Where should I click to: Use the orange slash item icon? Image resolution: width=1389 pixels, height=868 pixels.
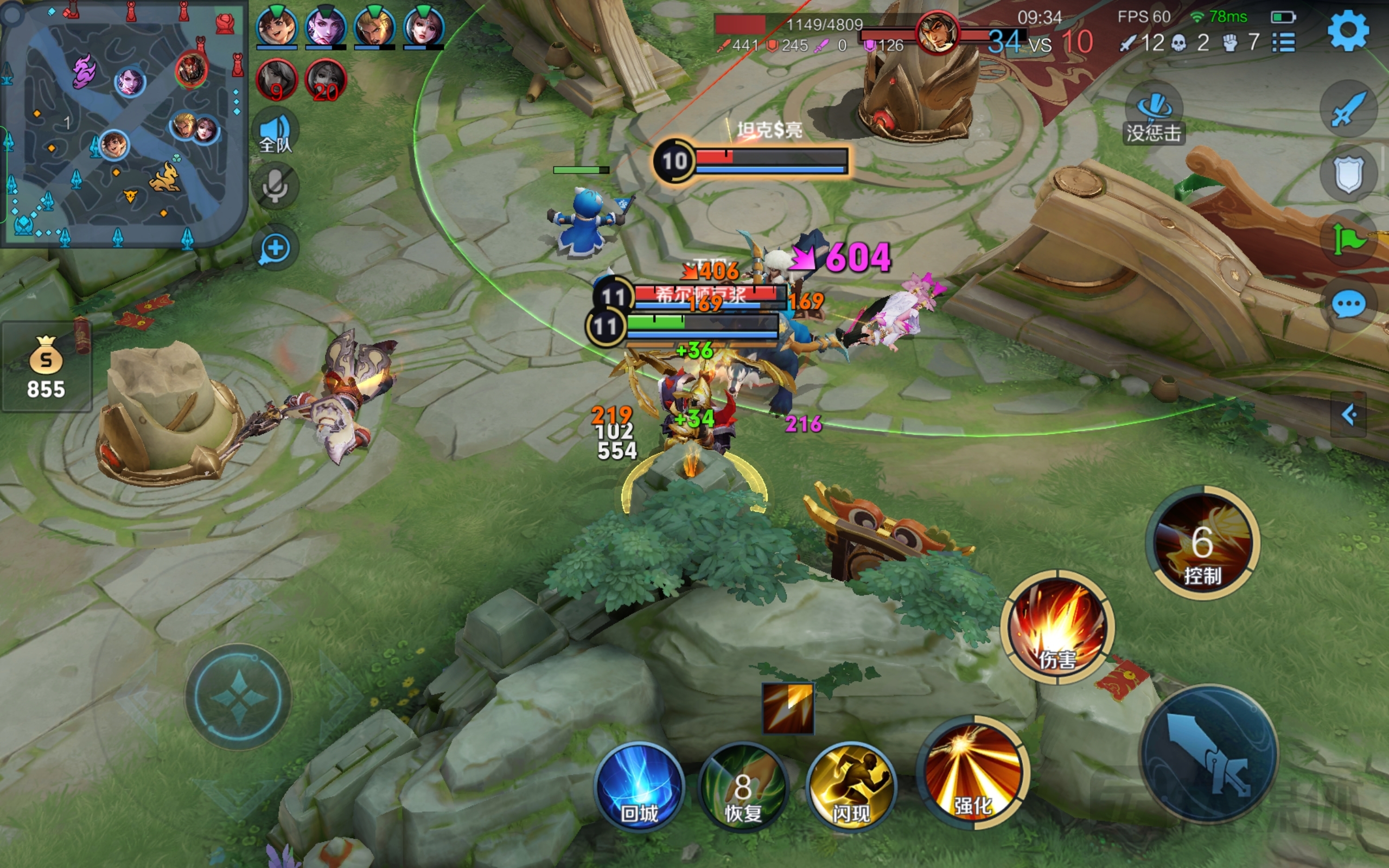[787, 708]
